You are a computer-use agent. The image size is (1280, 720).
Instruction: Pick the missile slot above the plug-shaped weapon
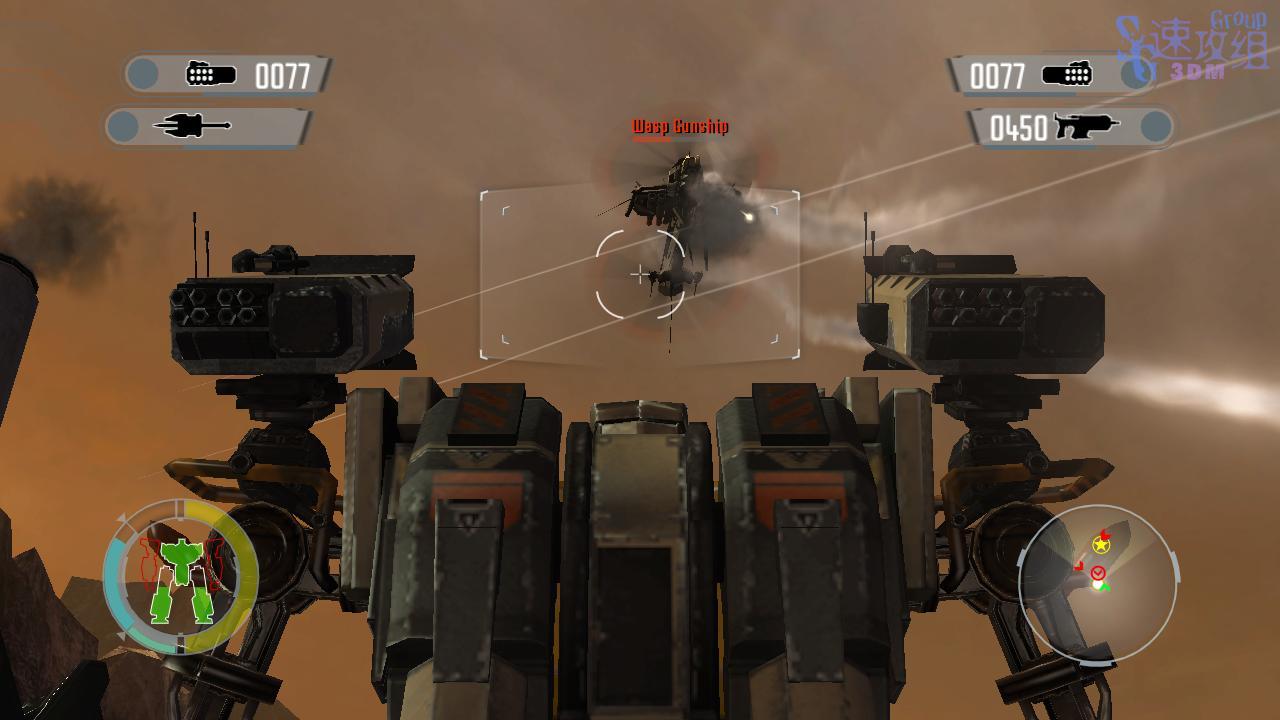tap(228, 75)
